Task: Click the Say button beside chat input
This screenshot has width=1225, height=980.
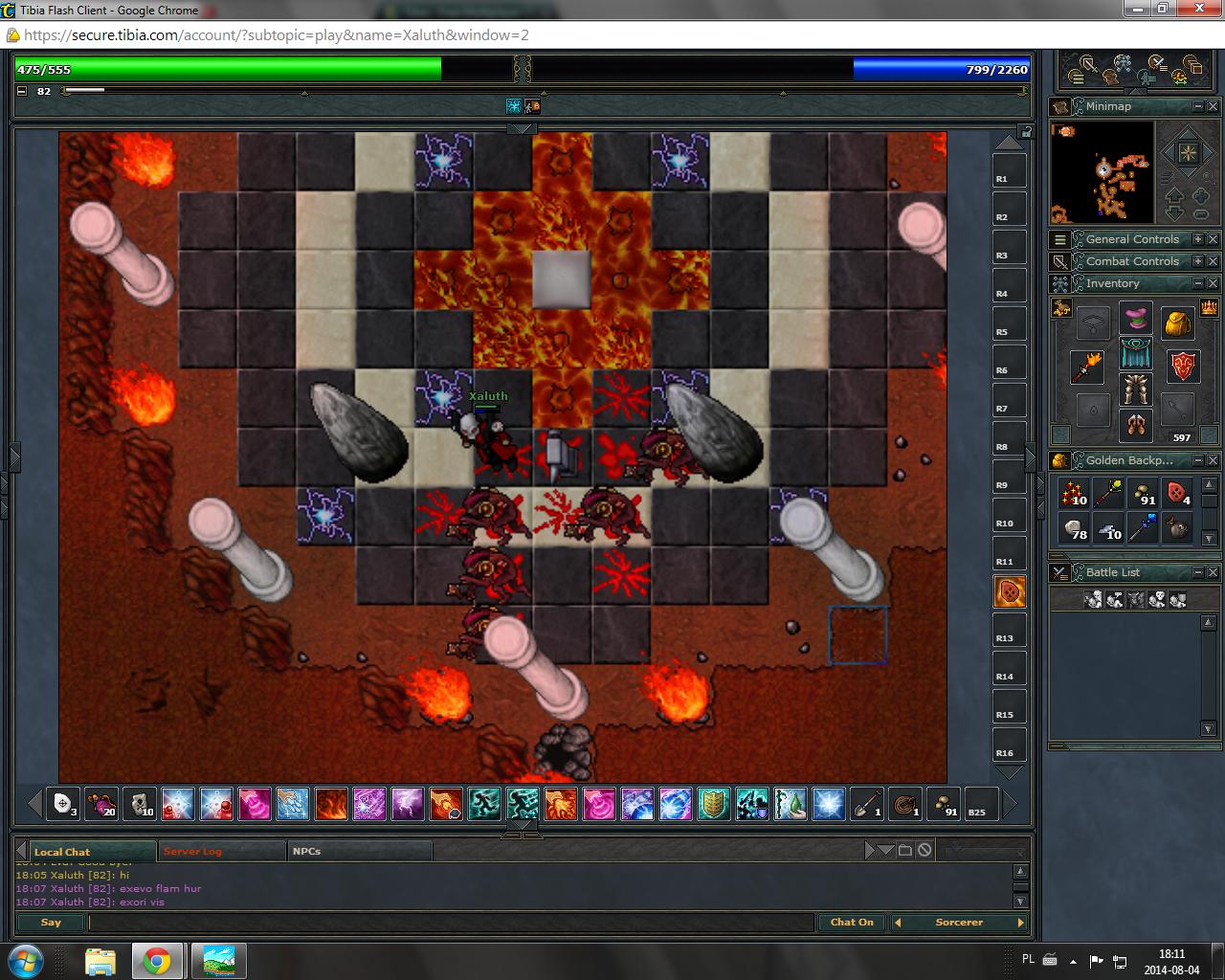Action: point(51,923)
